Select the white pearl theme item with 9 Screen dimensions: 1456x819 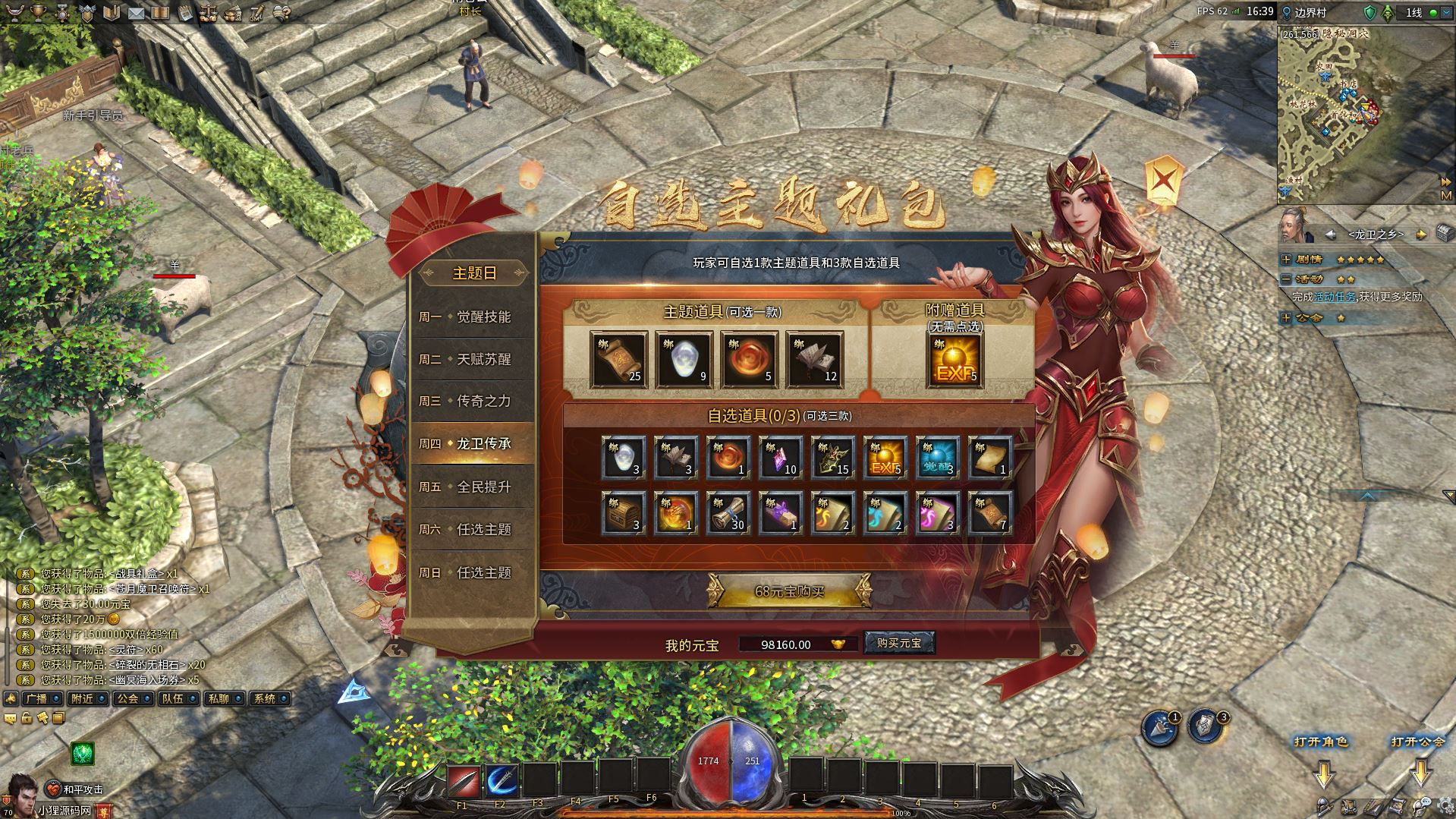[684, 360]
